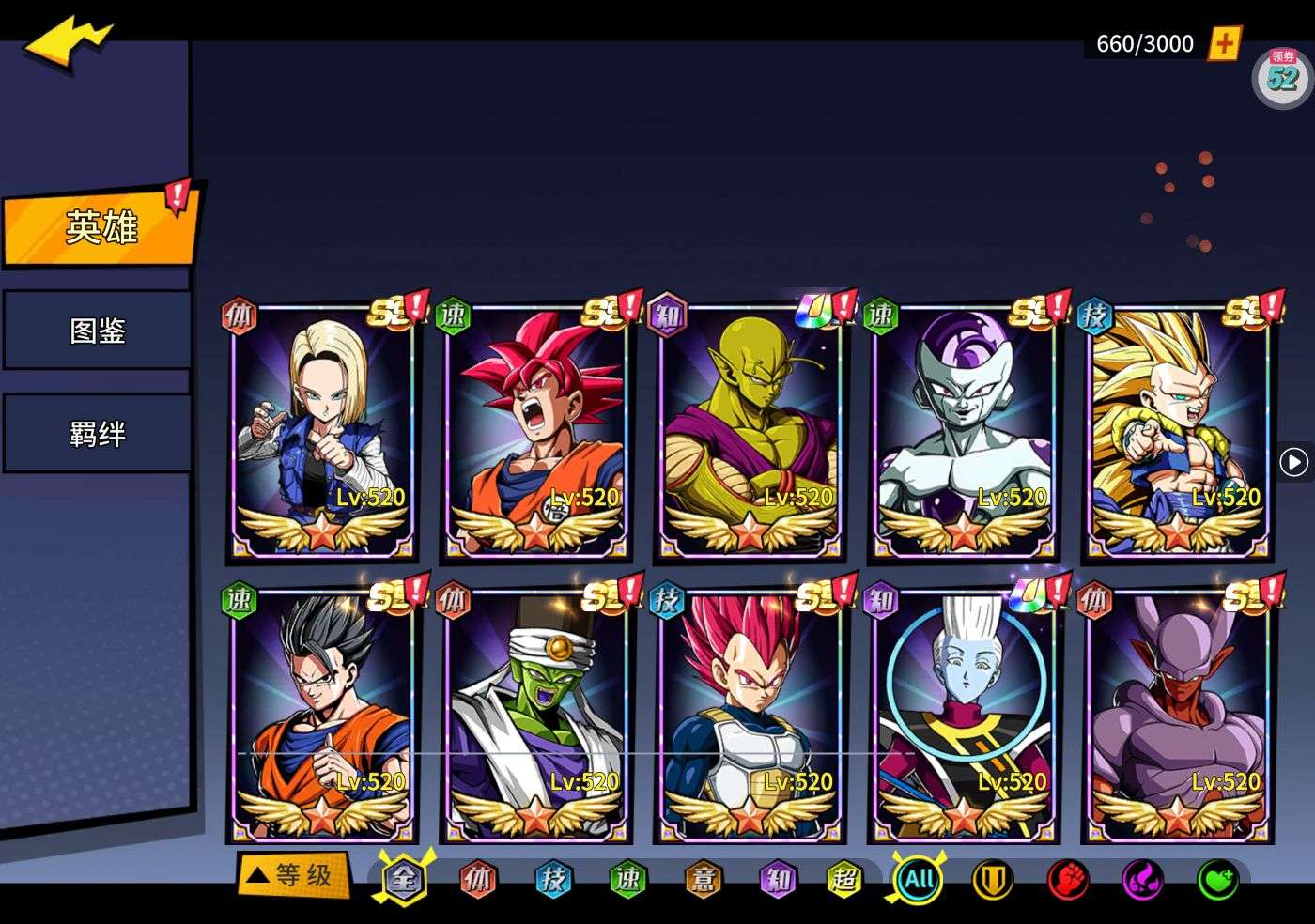
Task: Open the 英雄 heroes tab
Action: (100, 228)
